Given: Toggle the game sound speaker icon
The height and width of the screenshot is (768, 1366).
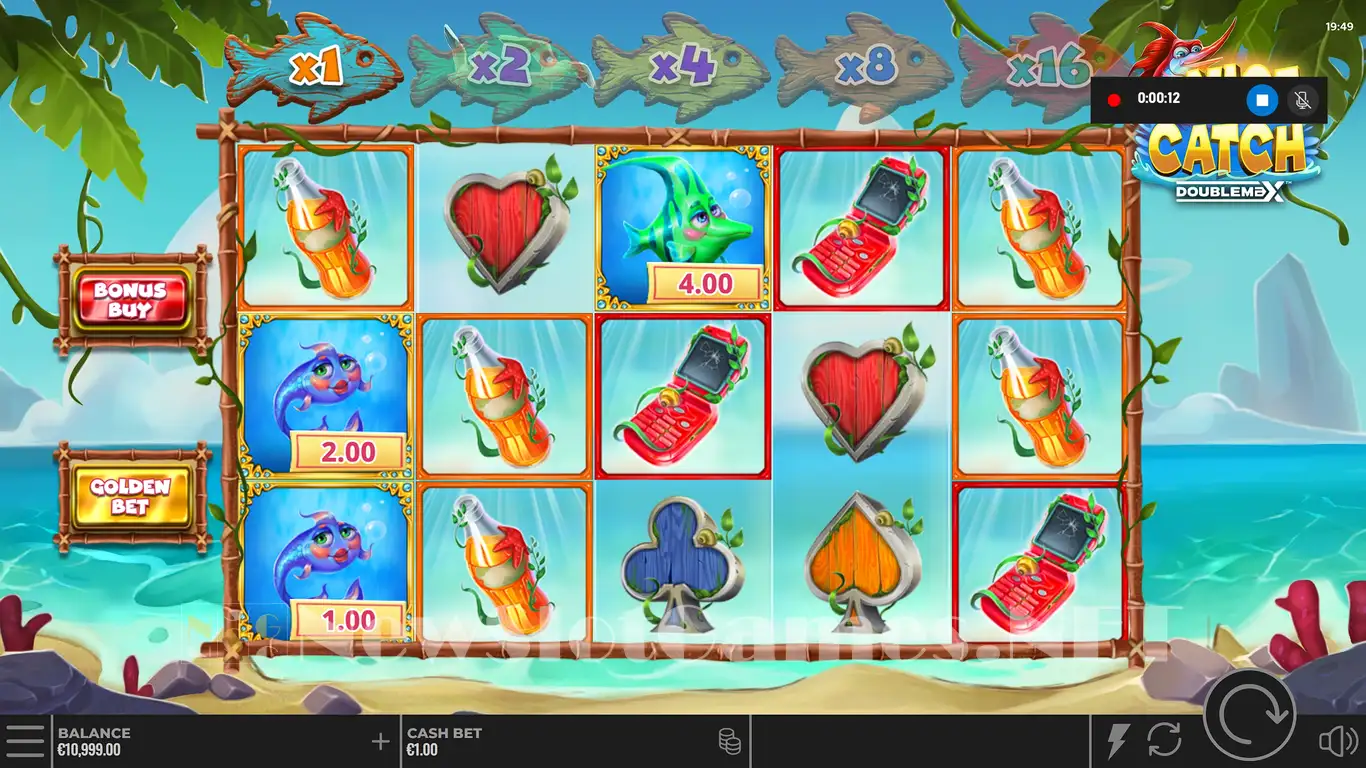Looking at the screenshot, I should (x=1337, y=741).
